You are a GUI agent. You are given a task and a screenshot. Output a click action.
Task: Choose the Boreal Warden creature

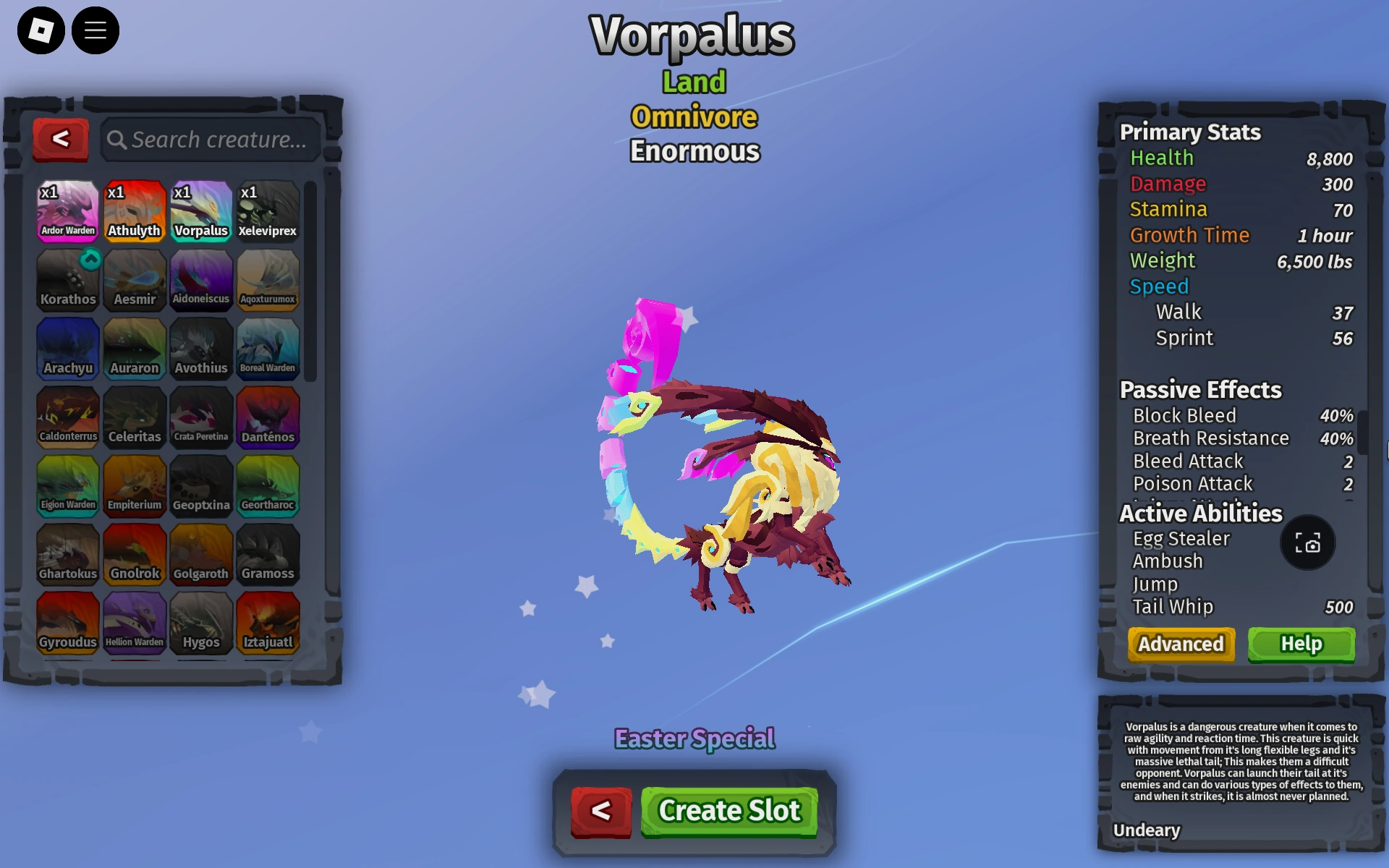tap(268, 349)
